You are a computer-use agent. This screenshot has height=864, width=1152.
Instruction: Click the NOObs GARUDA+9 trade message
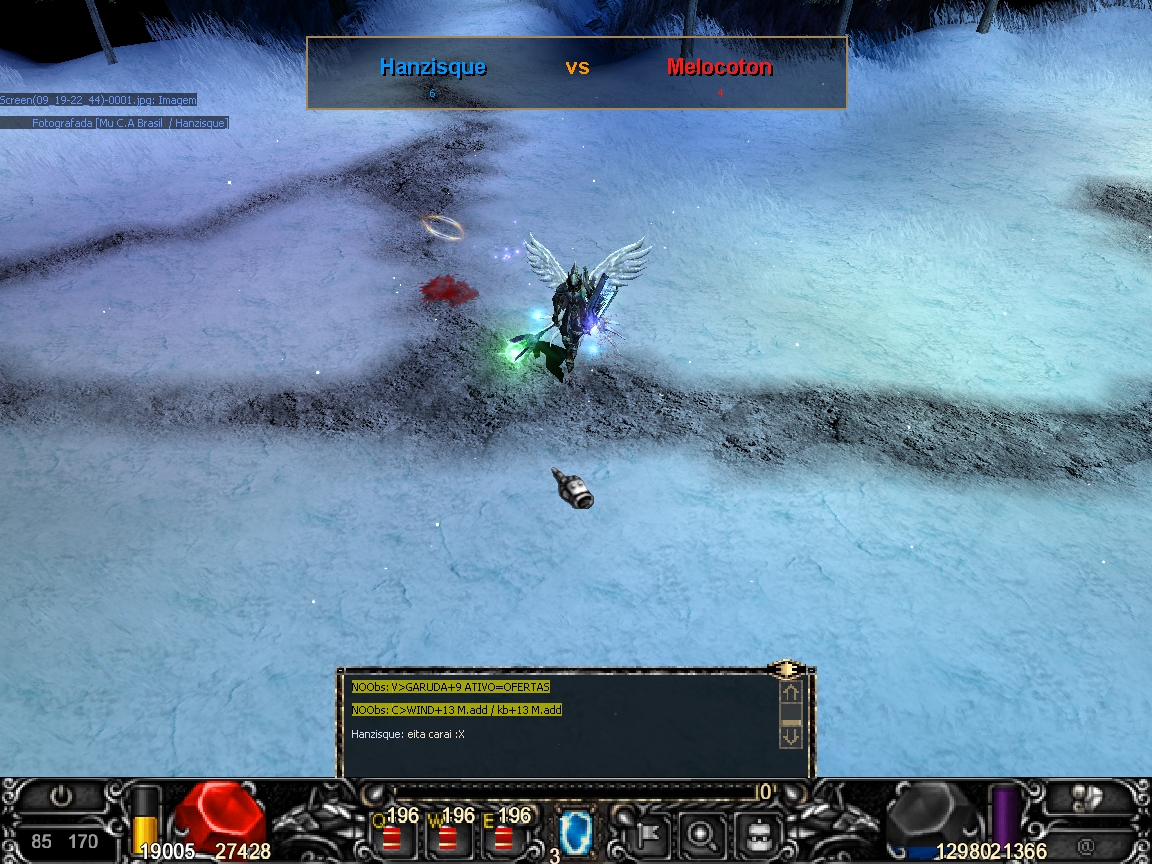tap(451, 687)
